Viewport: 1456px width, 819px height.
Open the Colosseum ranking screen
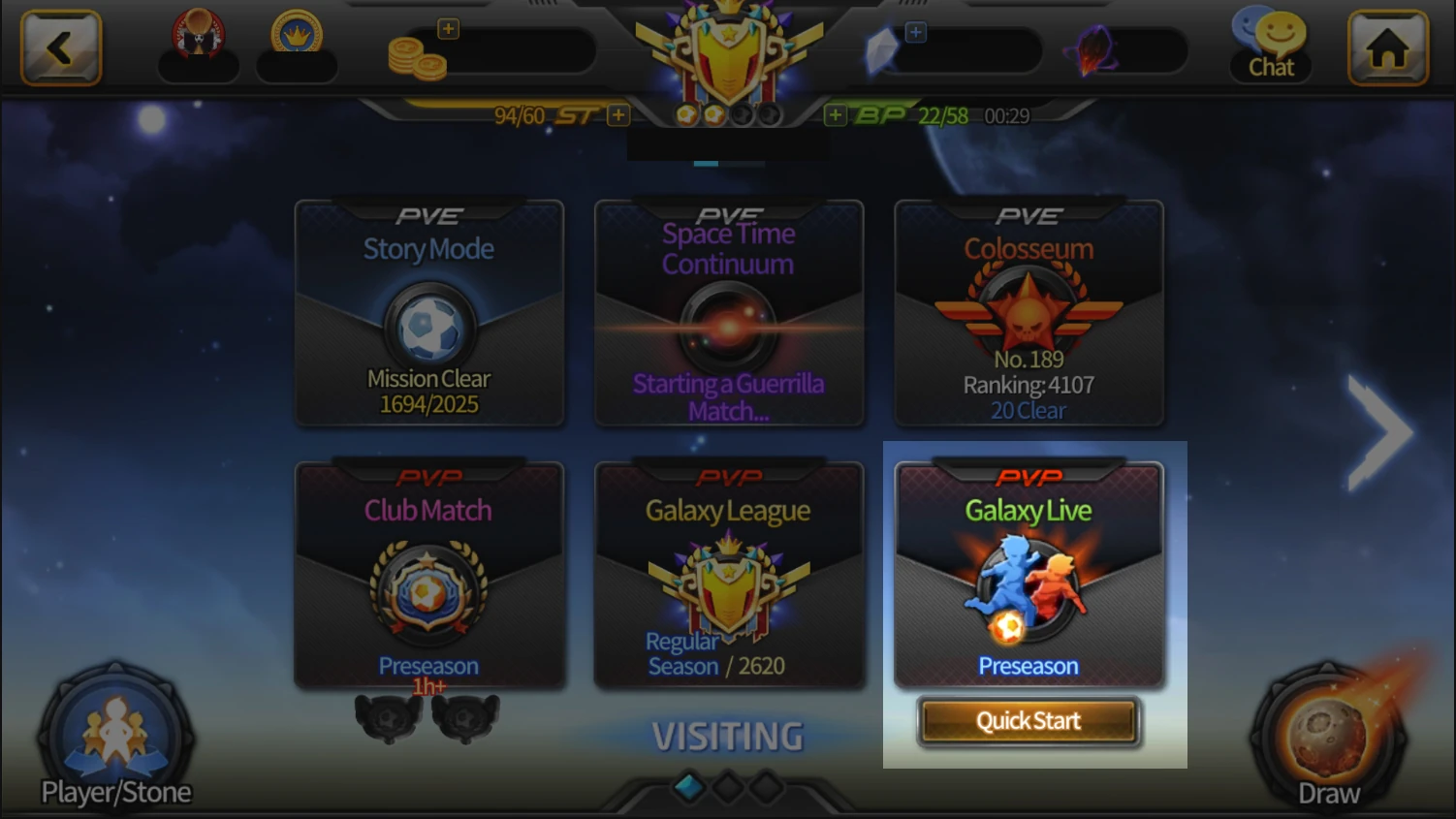(1029, 312)
